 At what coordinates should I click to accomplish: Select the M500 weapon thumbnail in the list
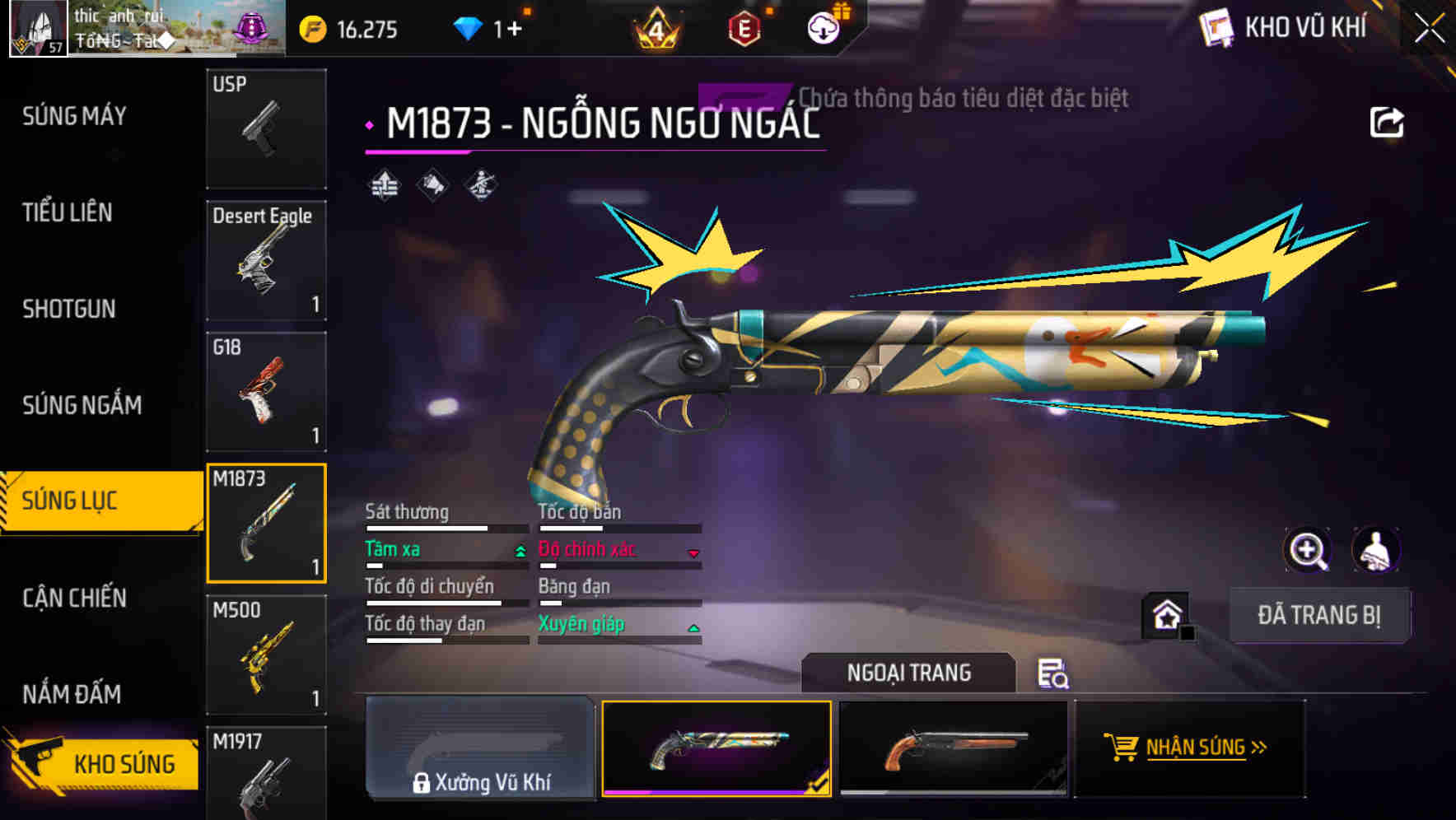(x=266, y=653)
